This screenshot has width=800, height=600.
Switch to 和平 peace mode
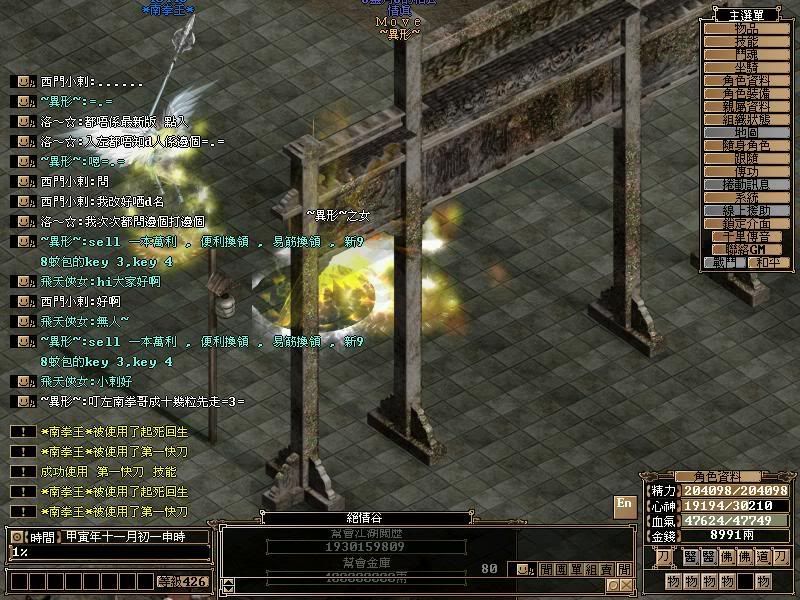[767, 262]
